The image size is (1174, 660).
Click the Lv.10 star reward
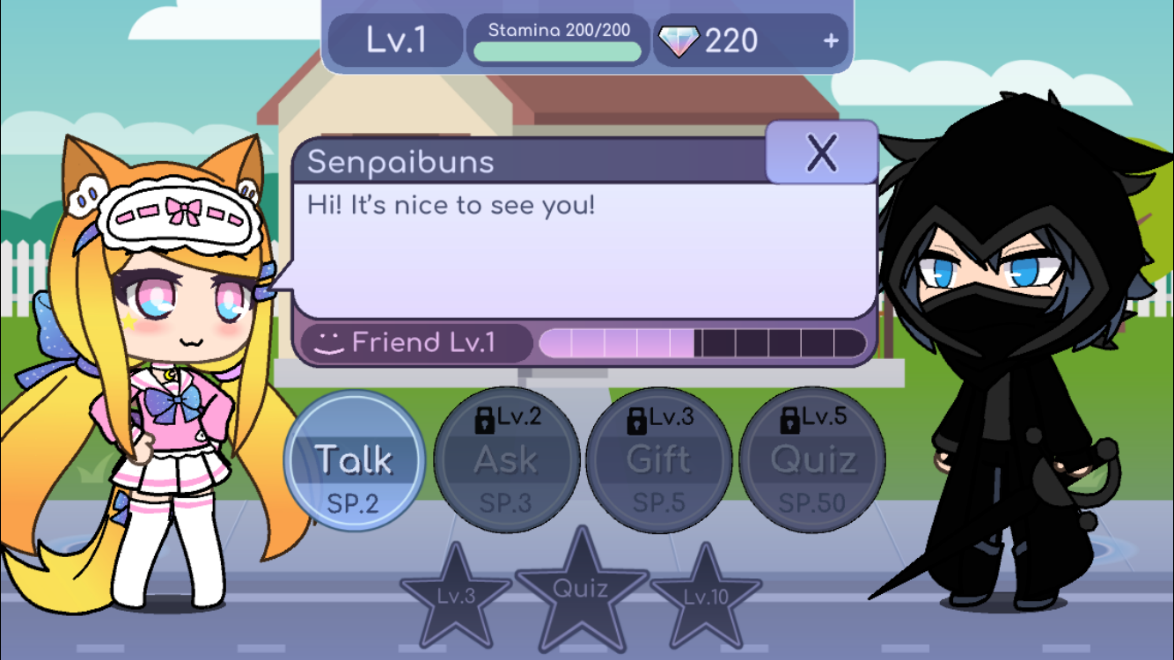(x=706, y=597)
